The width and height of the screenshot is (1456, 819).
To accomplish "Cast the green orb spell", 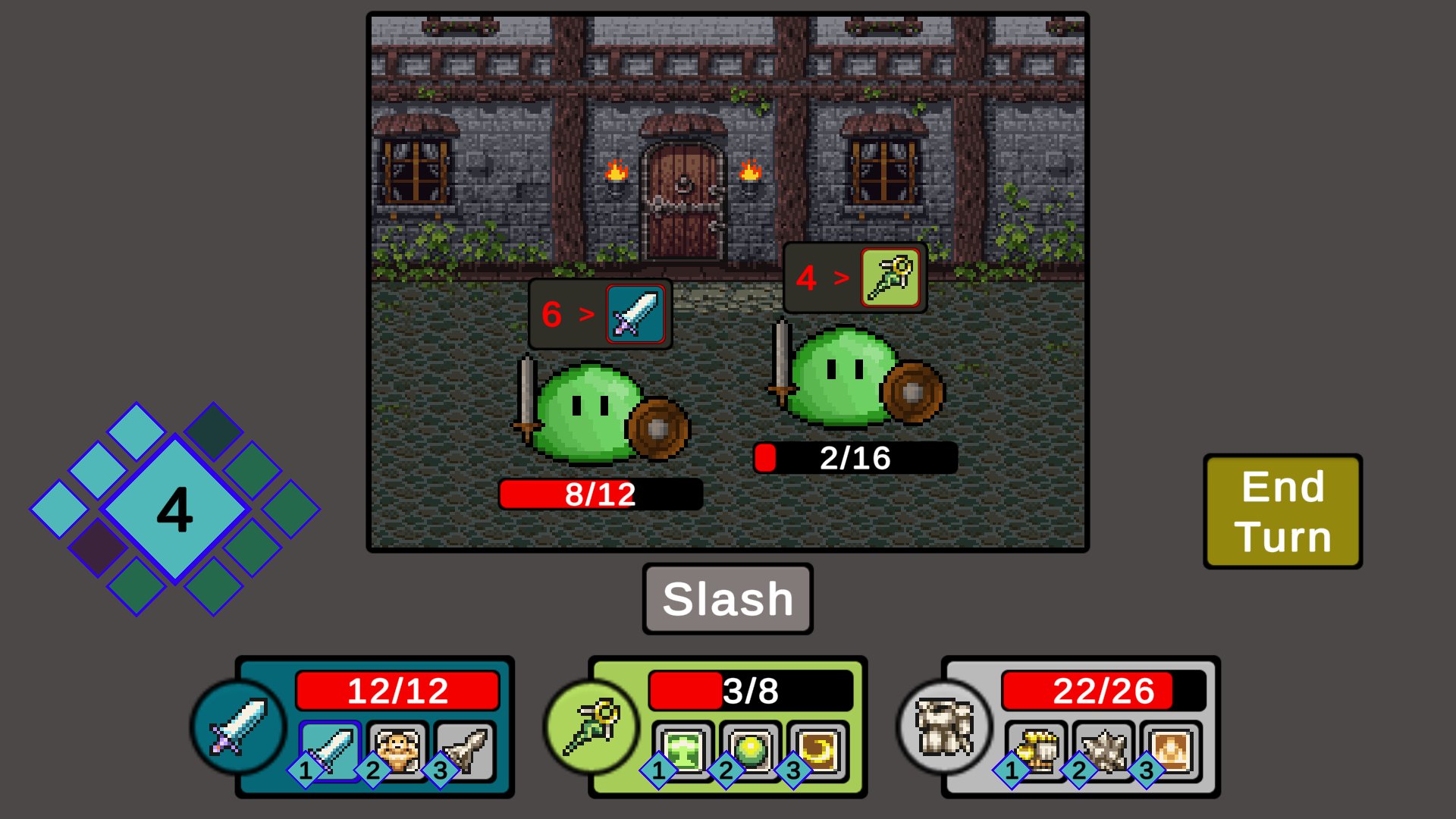I will (751, 750).
